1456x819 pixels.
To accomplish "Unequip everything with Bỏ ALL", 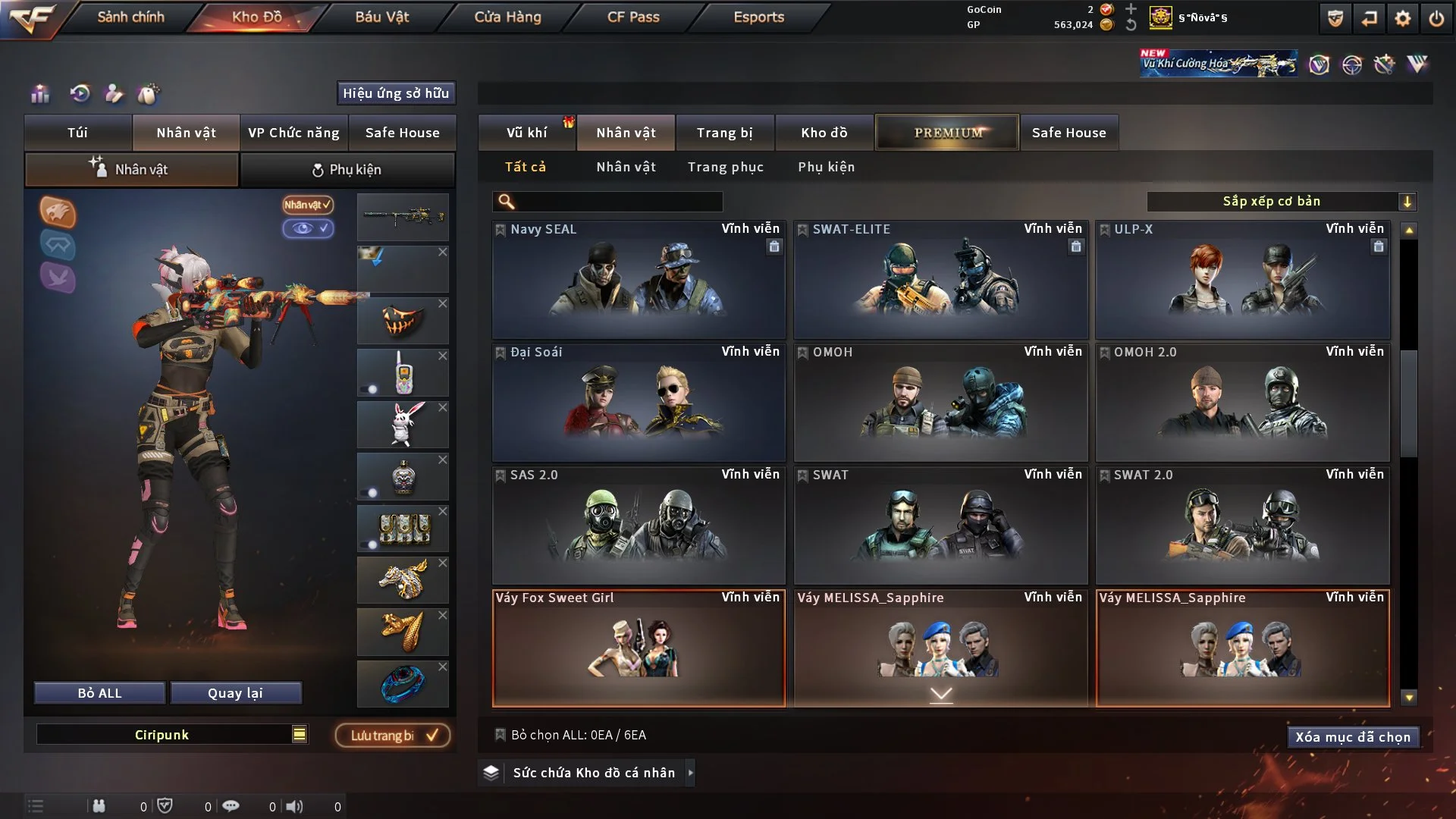I will pyautogui.click(x=99, y=693).
